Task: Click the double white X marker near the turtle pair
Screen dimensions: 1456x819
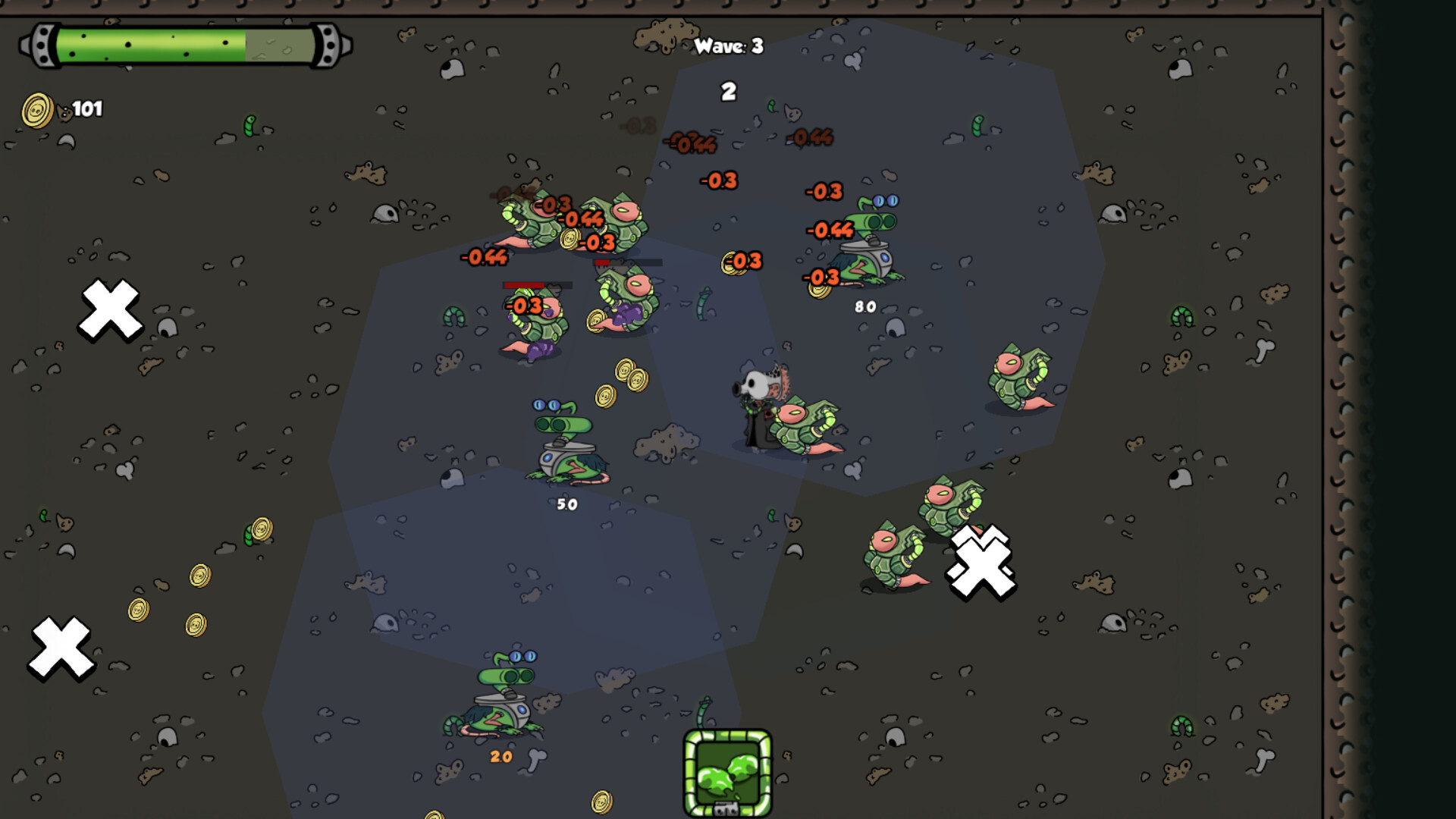Action: pos(980,565)
